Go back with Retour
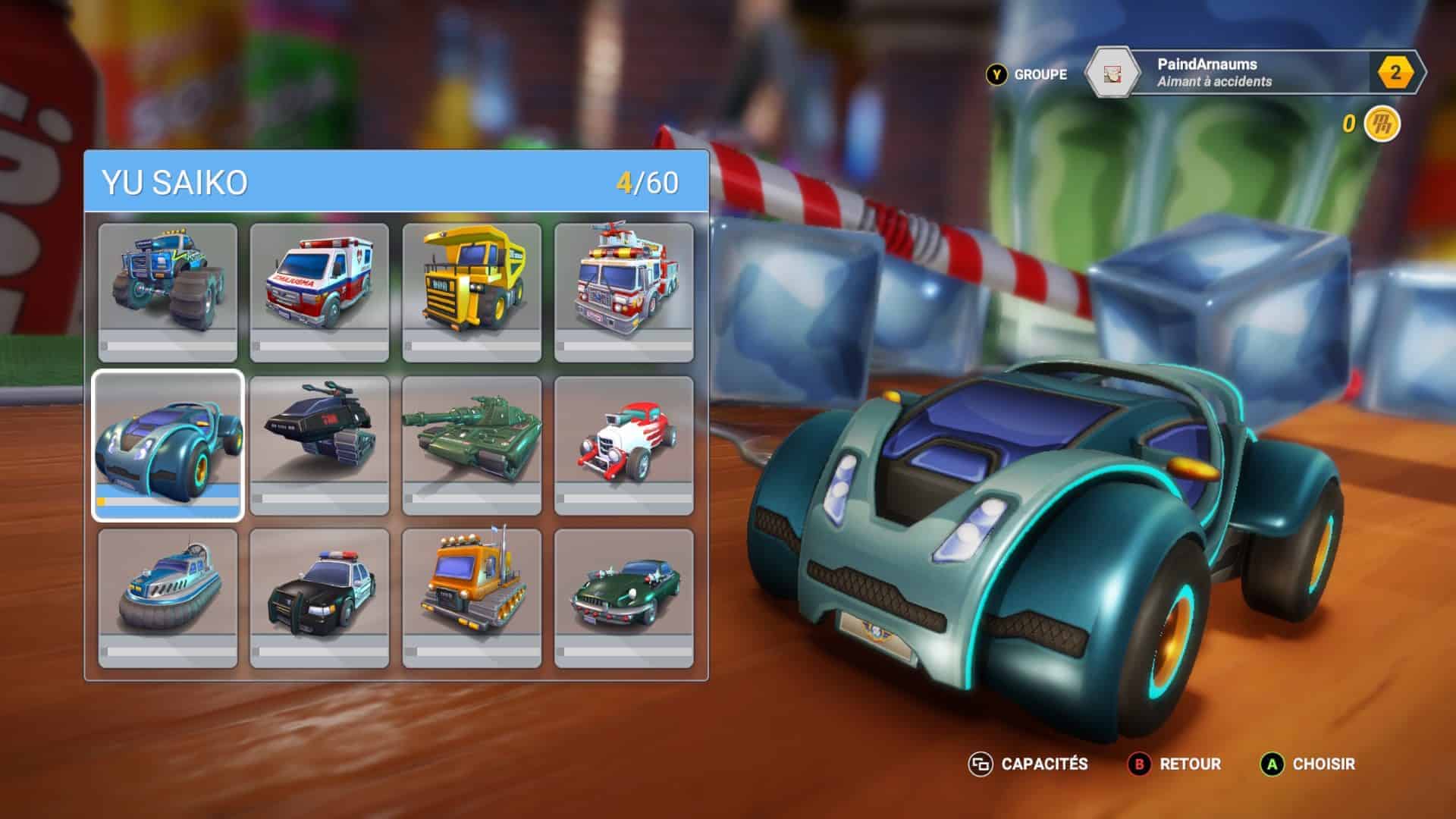The image size is (1456, 819). pos(1175,764)
